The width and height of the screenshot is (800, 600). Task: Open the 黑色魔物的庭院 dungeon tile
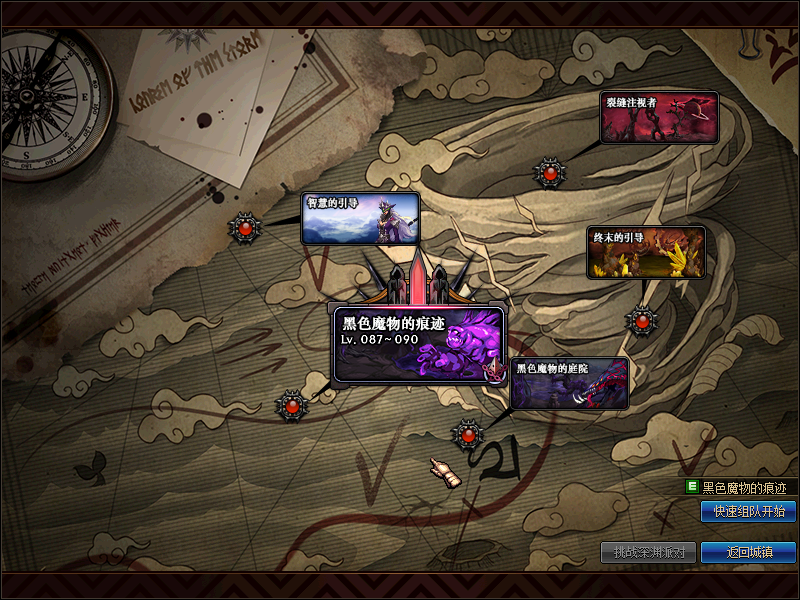point(569,384)
